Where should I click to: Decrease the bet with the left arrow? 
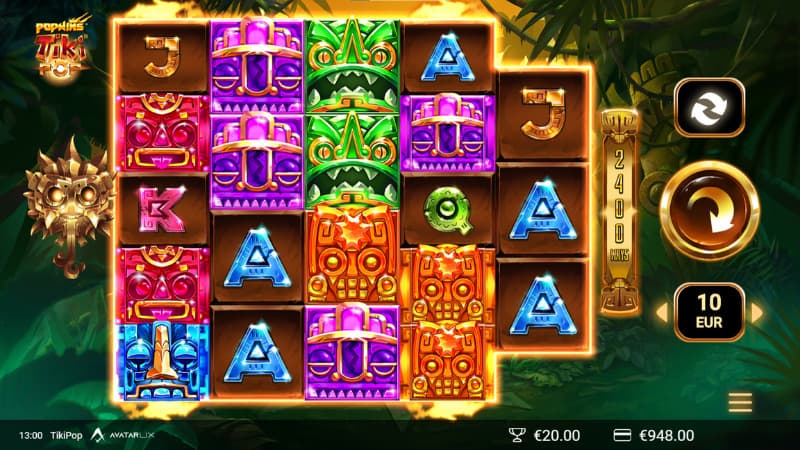pyautogui.click(x=660, y=312)
